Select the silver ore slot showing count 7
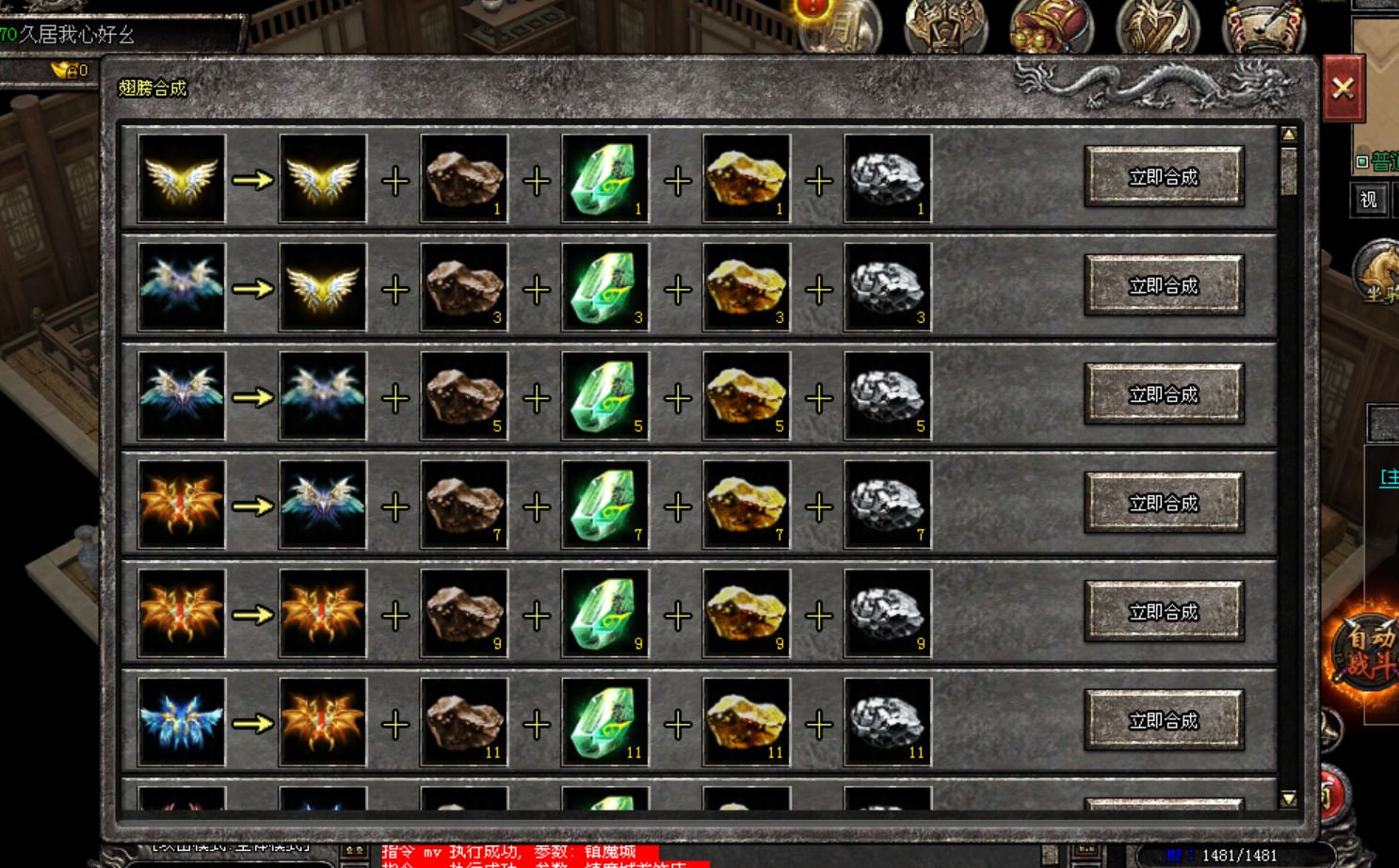The image size is (1399, 868). (888, 505)
